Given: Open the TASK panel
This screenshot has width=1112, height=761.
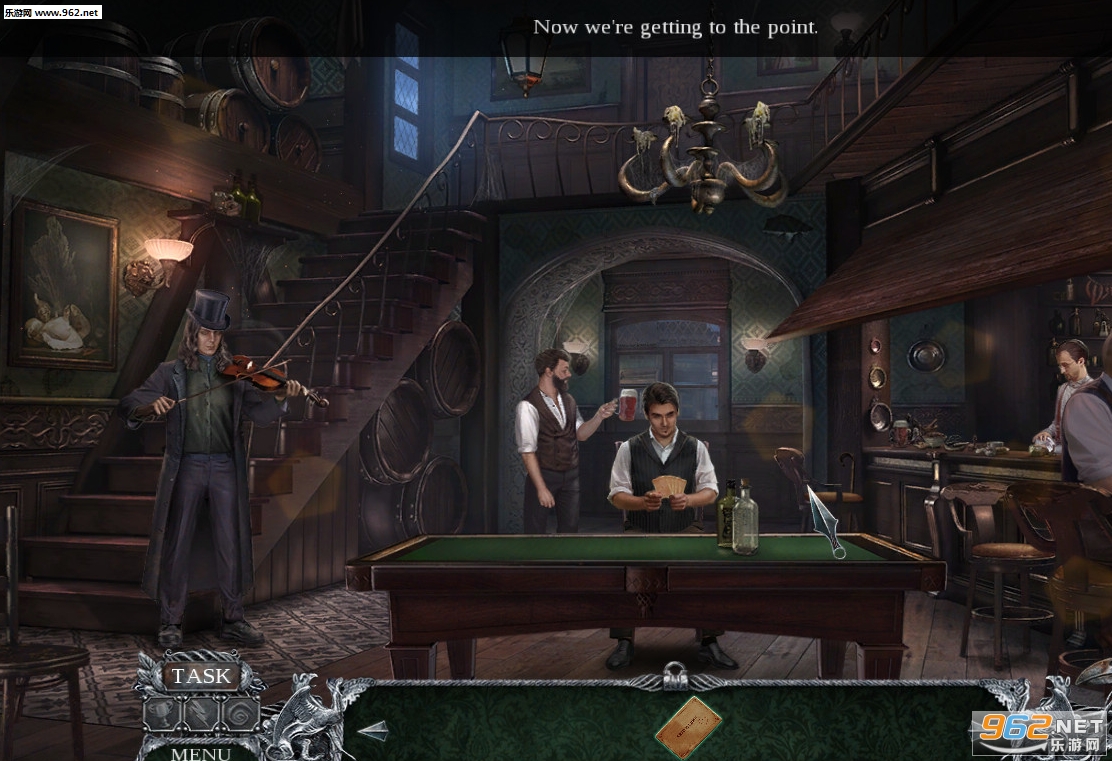Looking at the screenshot, I should point(201,677).
